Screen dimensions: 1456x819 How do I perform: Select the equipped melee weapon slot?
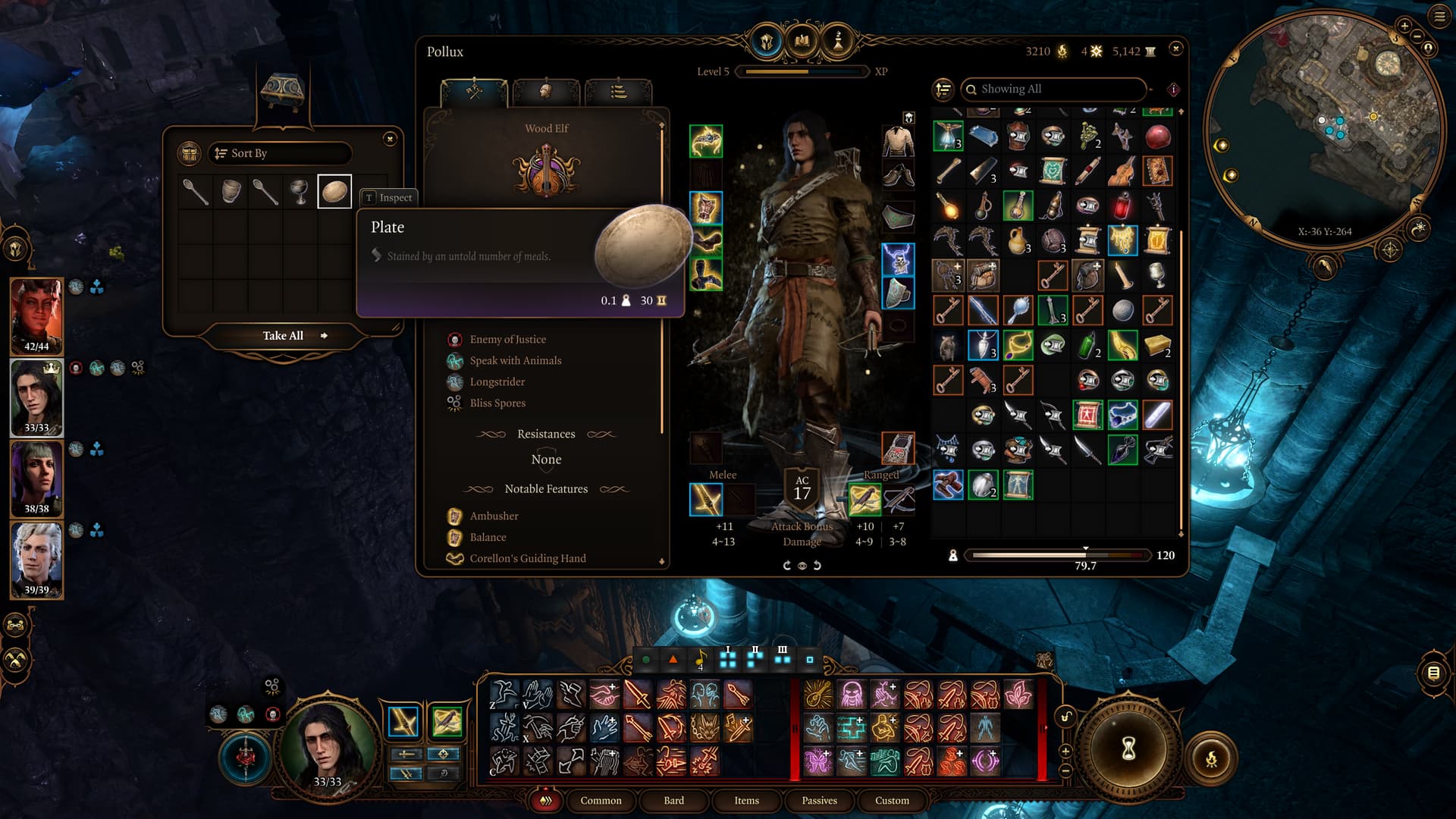(x=706, y=500)
